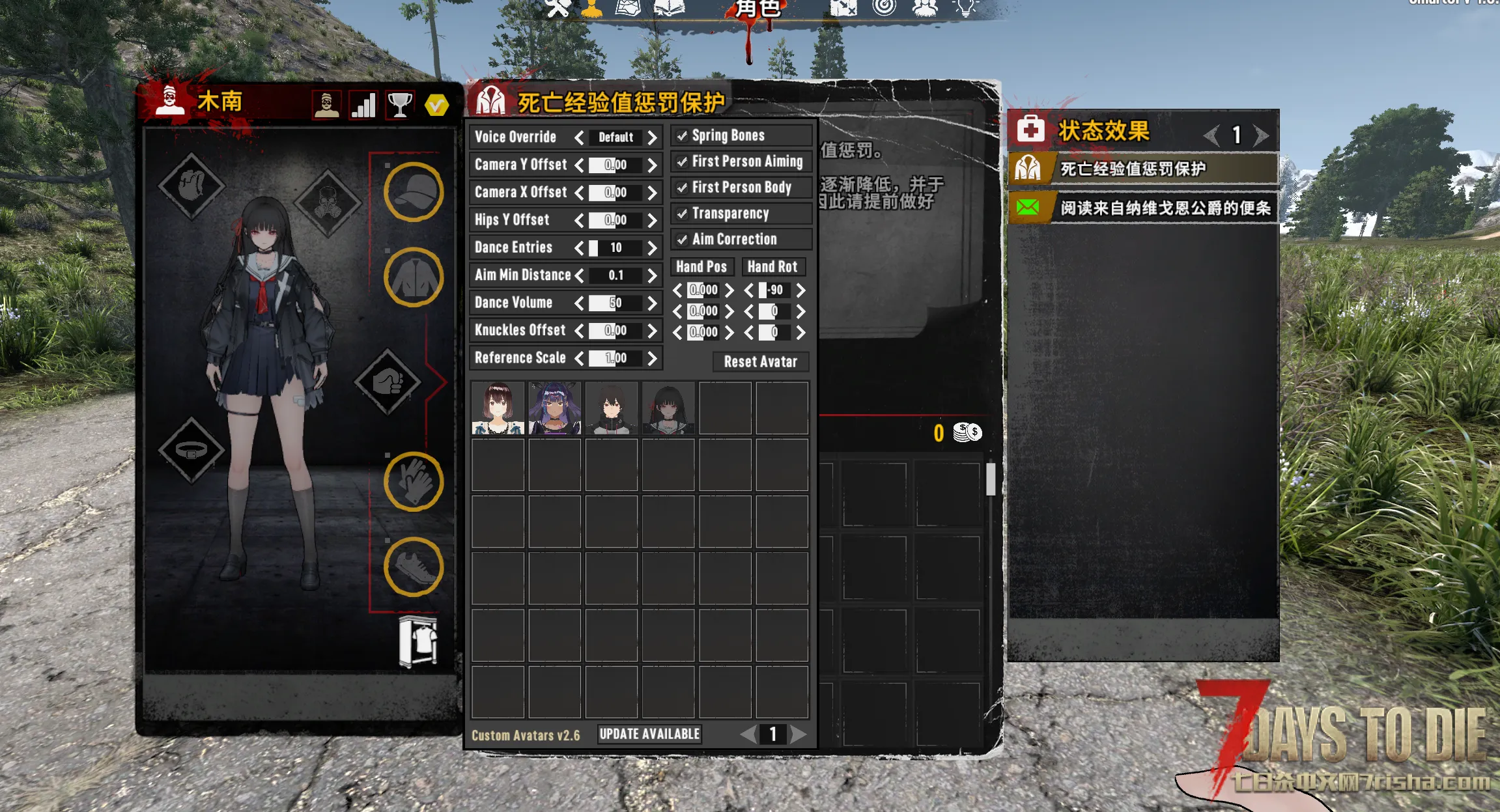Screen dimensions: 1500x812
Task: Select the shoes equipment slot
Action: coord(414,567)
